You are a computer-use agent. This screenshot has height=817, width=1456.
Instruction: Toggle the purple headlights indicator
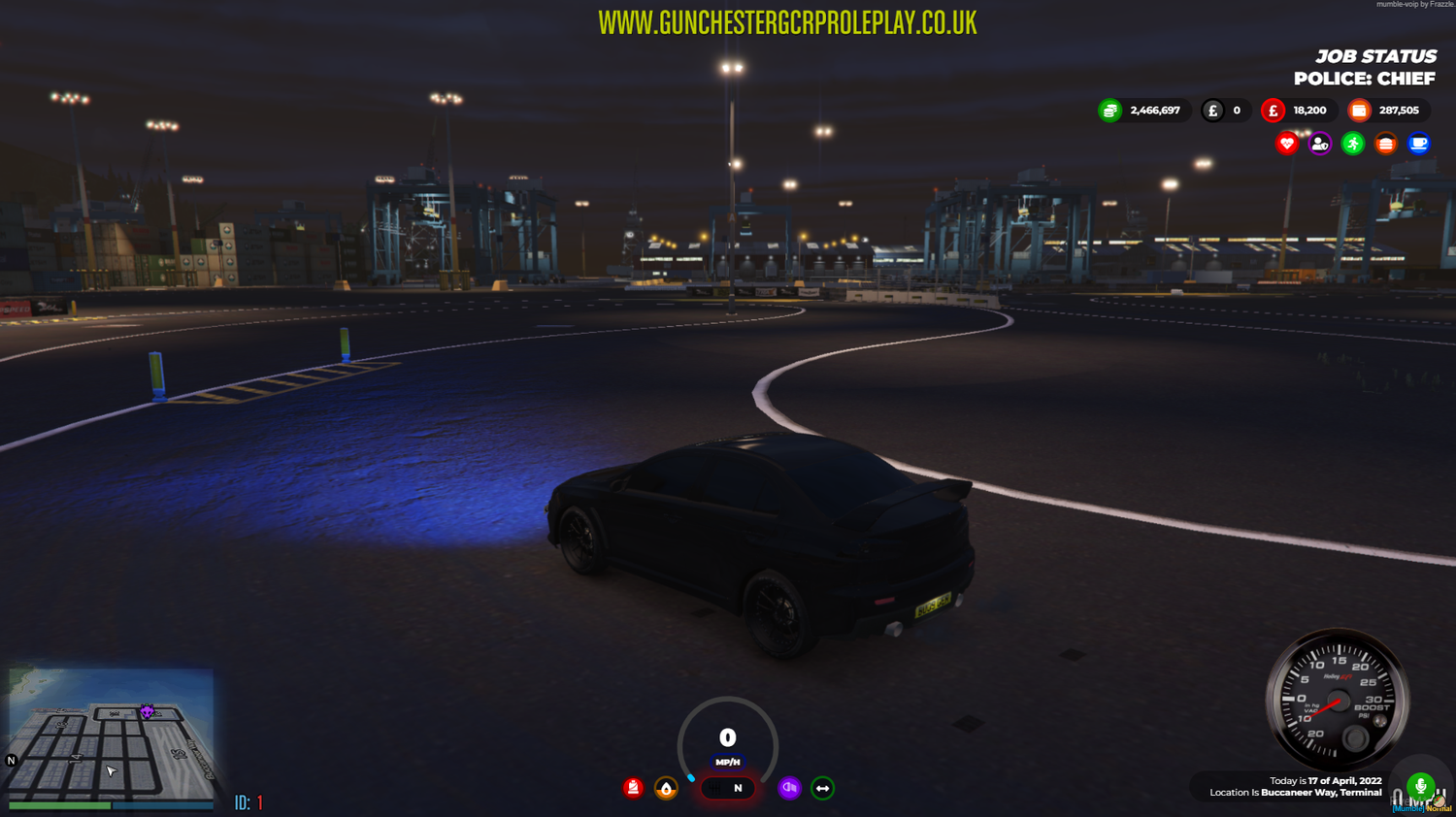[789, 788]
